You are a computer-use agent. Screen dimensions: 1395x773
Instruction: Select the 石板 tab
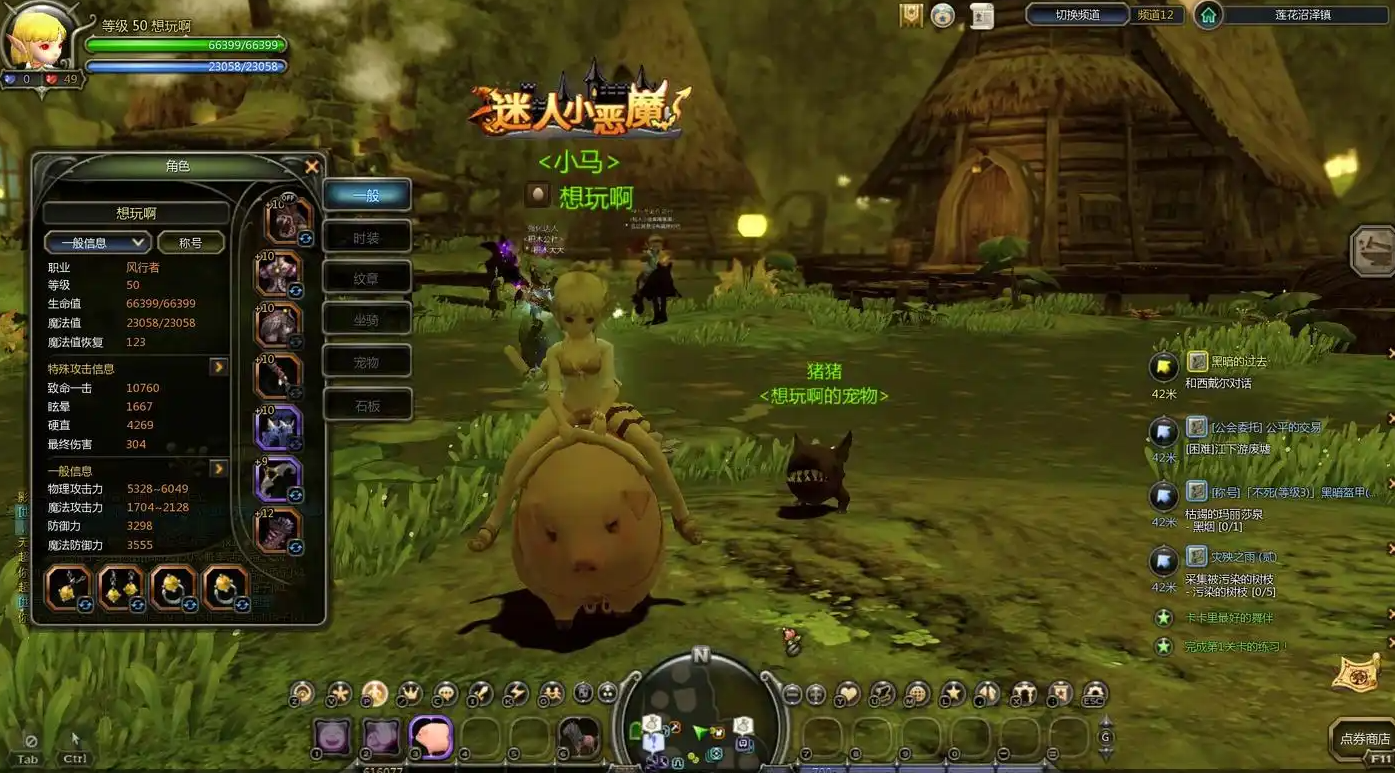[367, 406]
